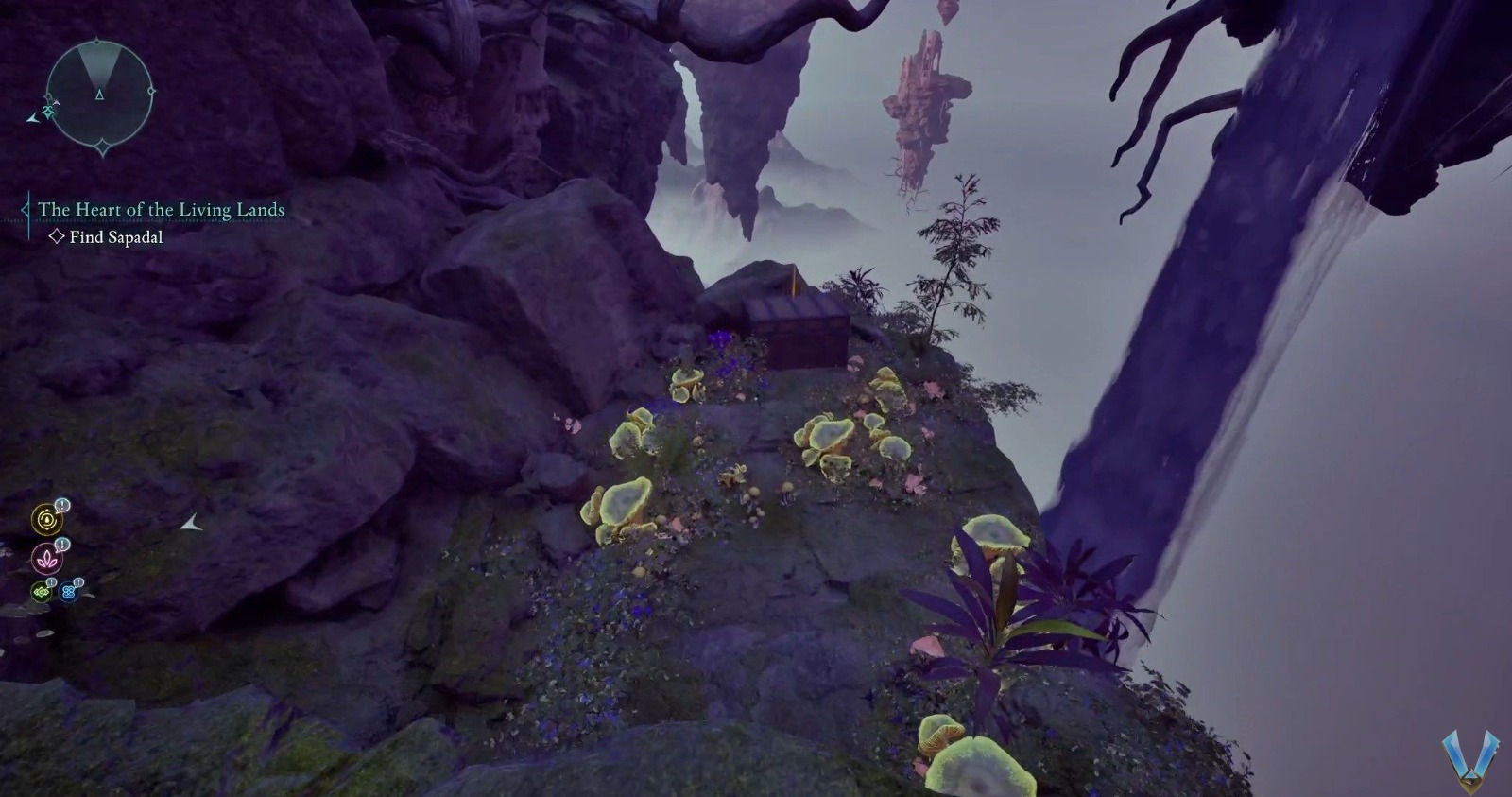
Task: Select the green herb ingredient icon
Action: [x=41, y=590]
